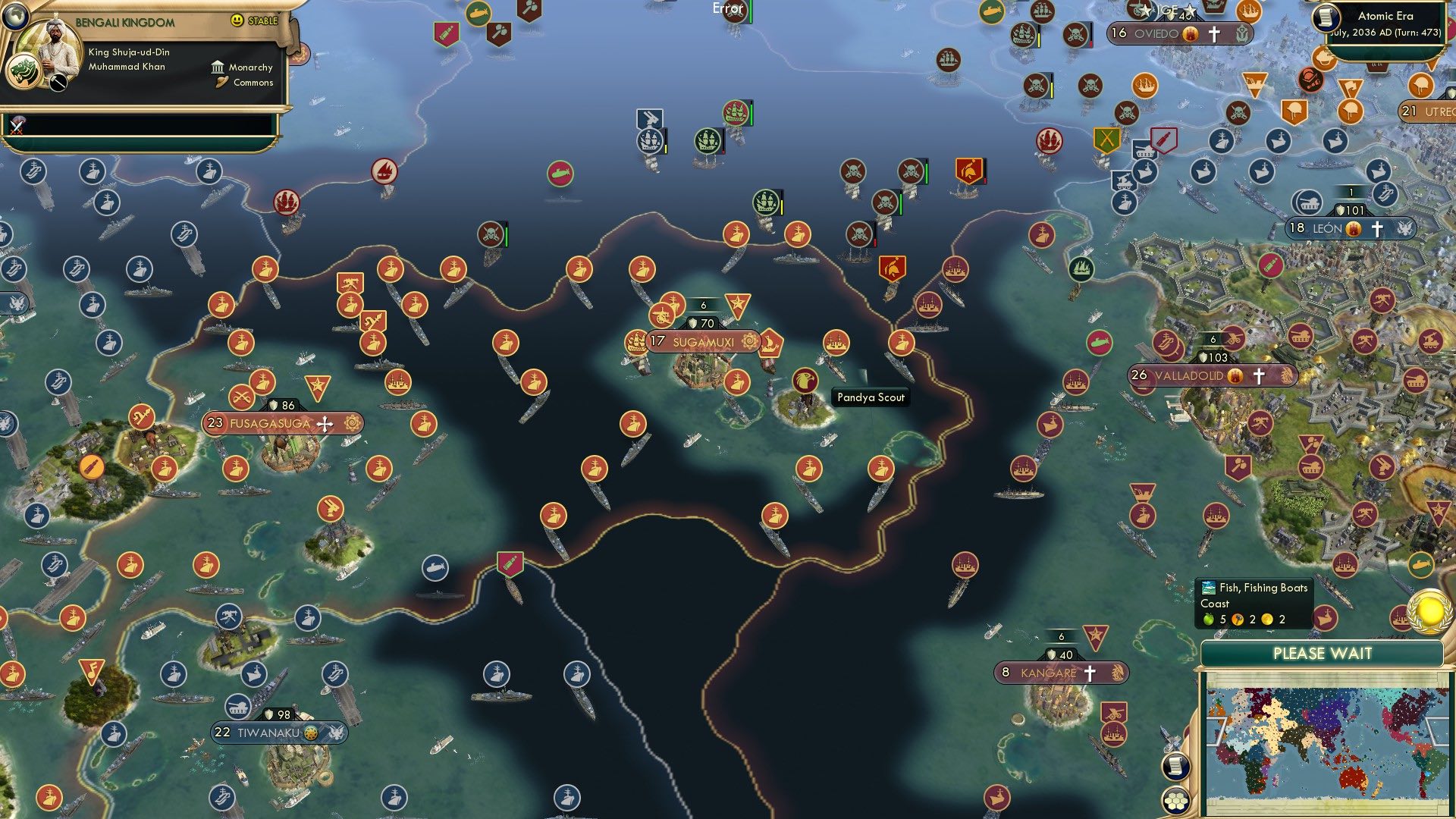Open the Monarchy policy icon
1456x819 pixels.
click(219, 67)
